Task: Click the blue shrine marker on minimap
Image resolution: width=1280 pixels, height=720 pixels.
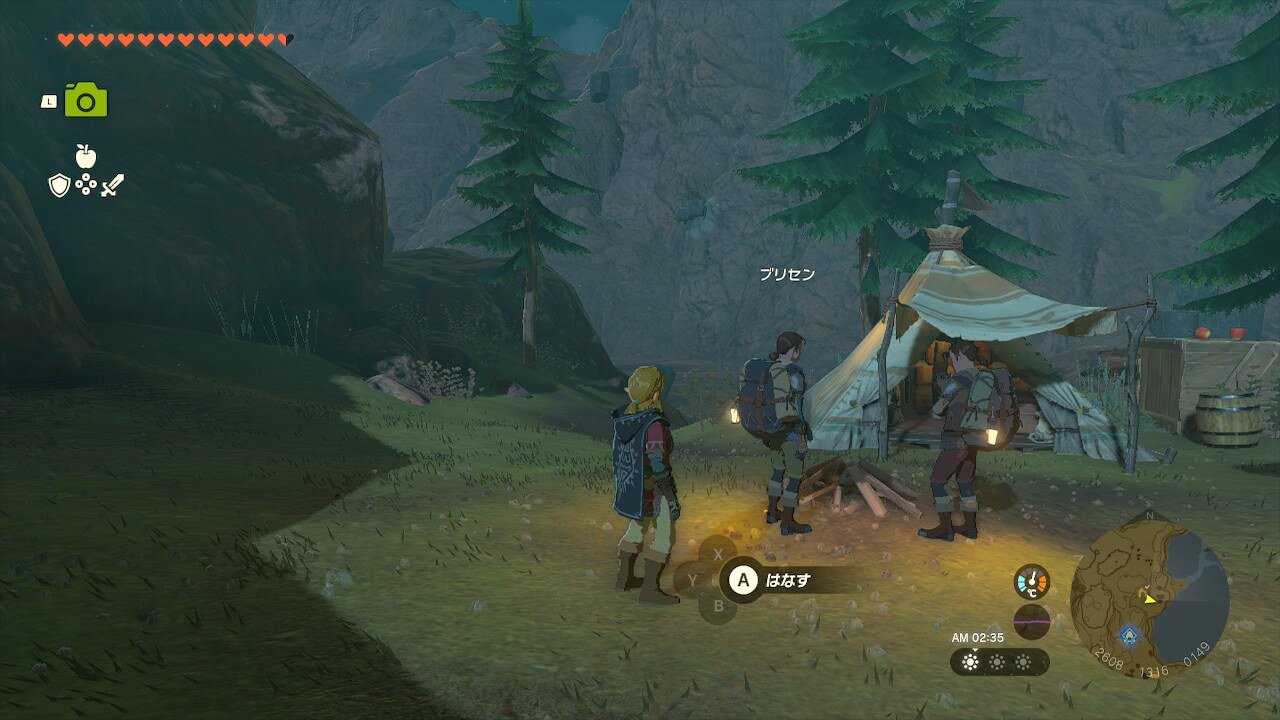Action: tap(1129, 634)
